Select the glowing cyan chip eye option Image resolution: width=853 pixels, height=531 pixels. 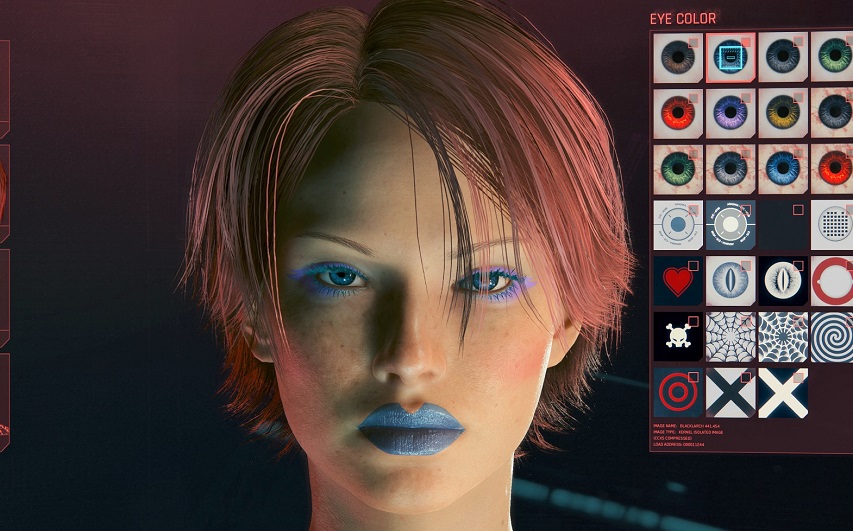pyautogui.click(x=731, y=57)
